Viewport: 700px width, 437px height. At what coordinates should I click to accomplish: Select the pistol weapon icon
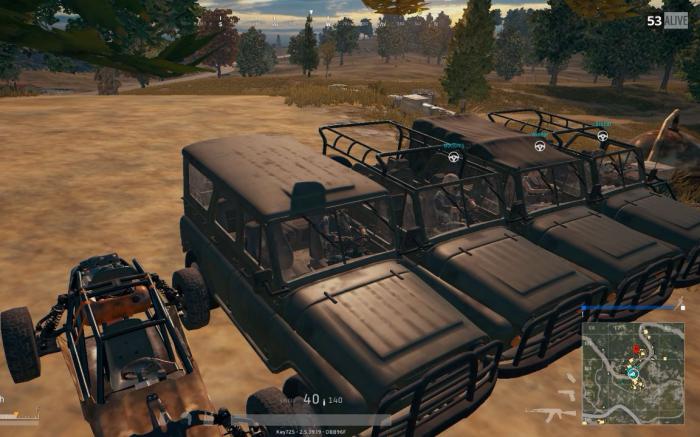pyautogui.click(x=567, y=395)
